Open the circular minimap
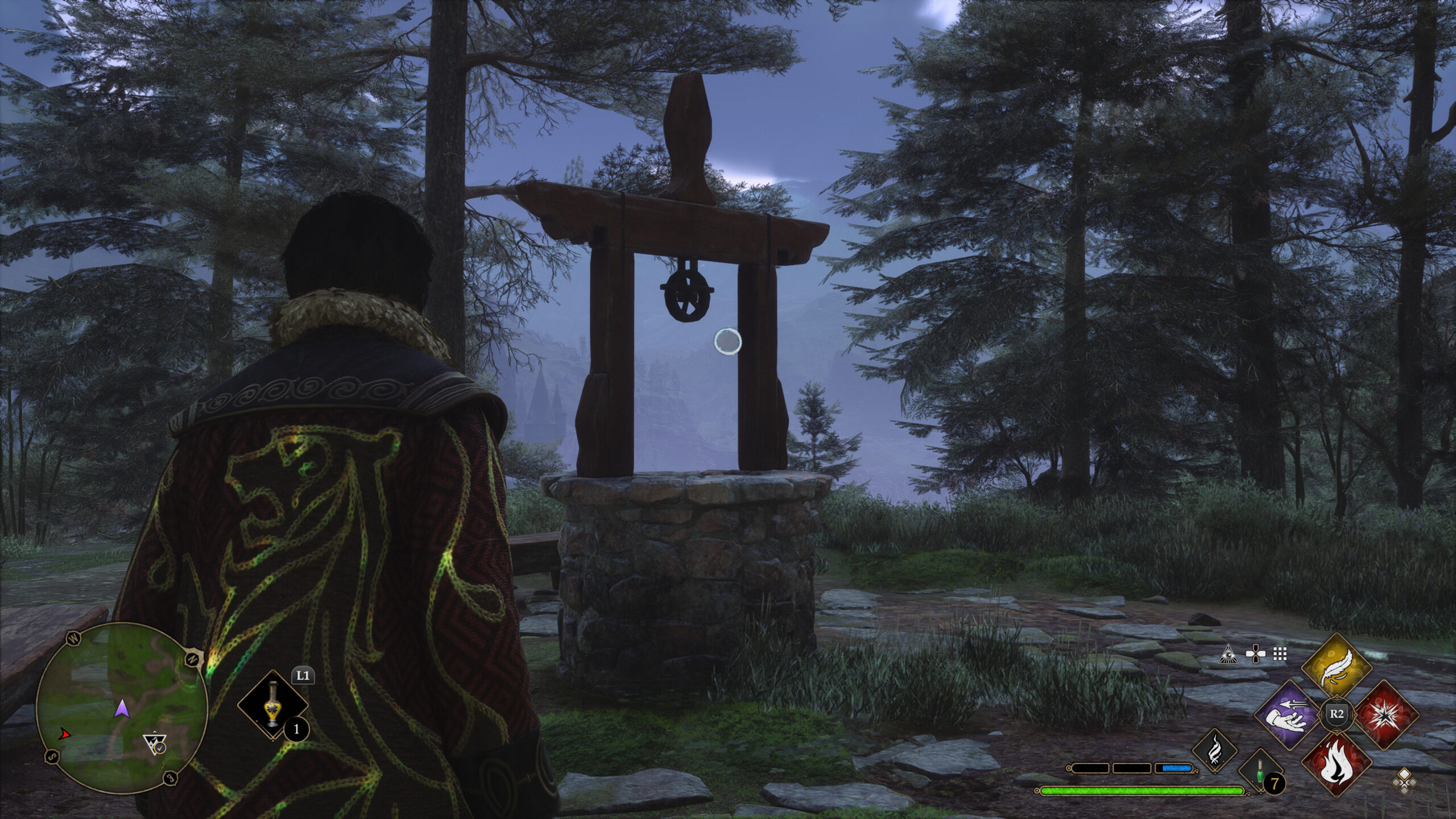 (121, 708)
